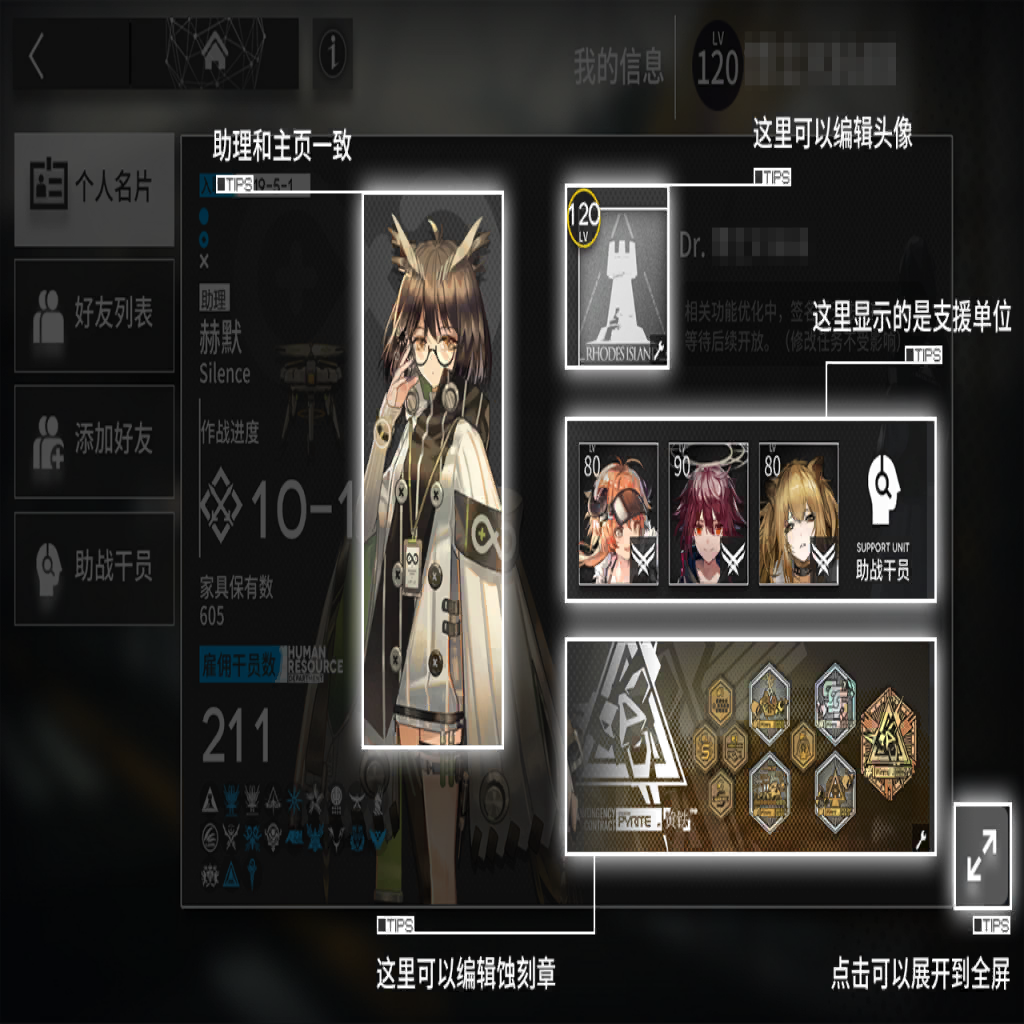Return to the home screen

point(214,55)
